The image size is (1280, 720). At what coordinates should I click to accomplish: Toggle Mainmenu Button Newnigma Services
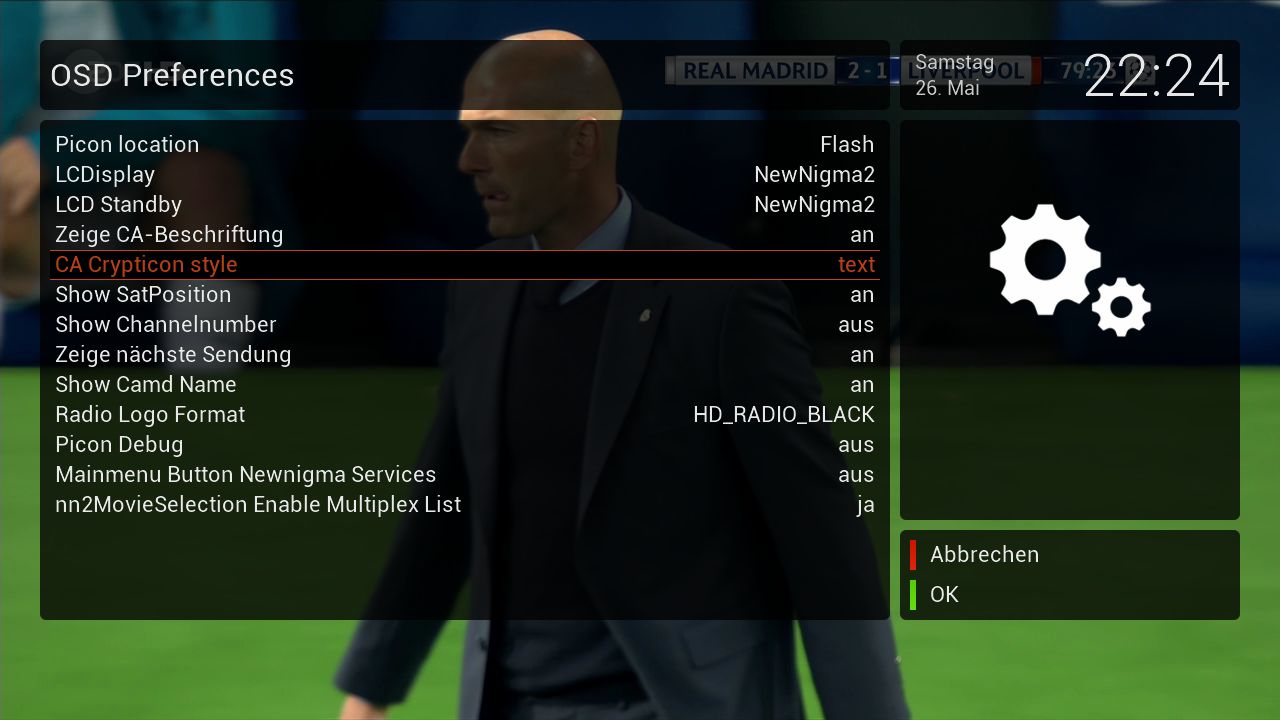(x=464, y=475)
